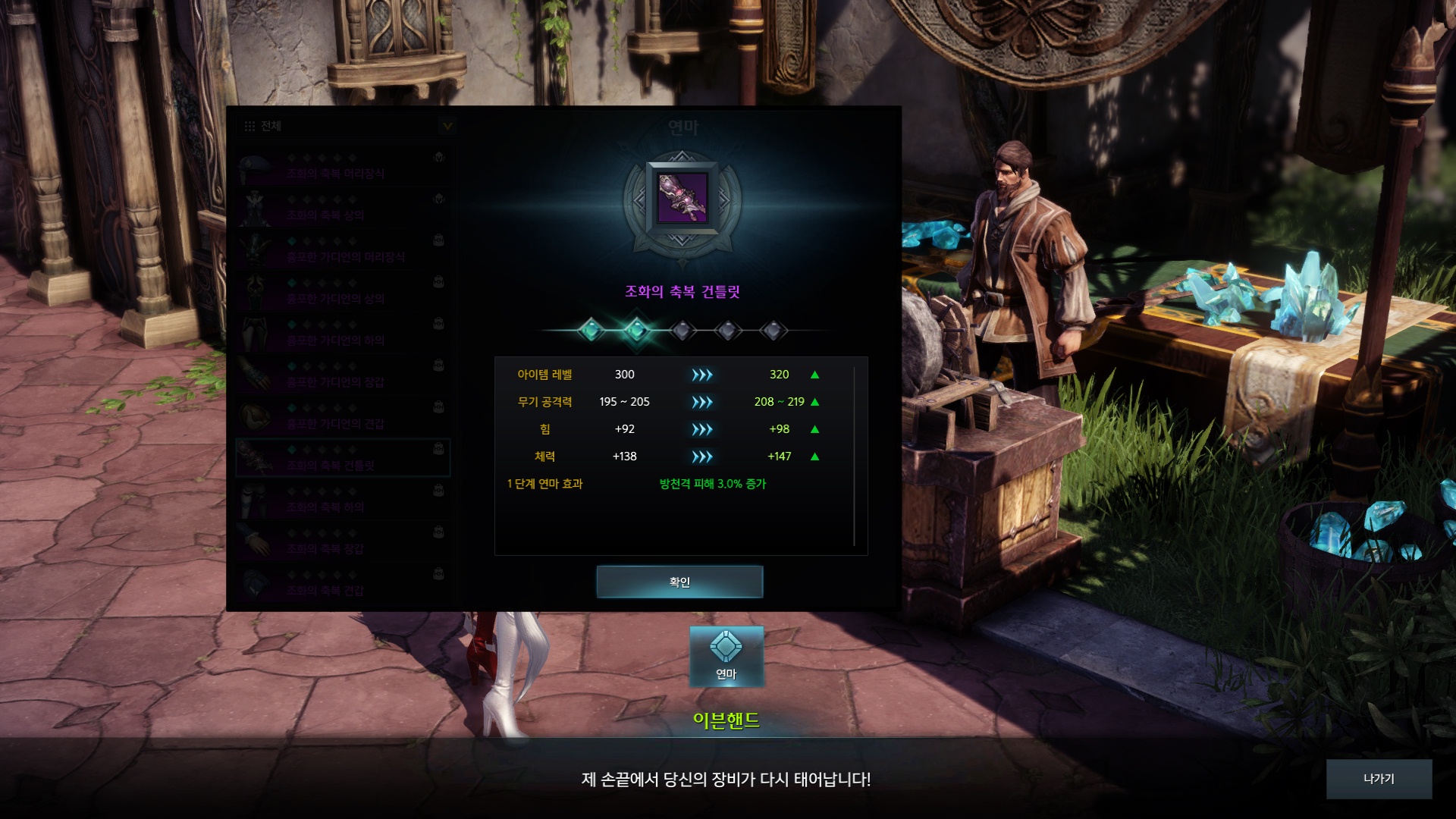Viewport: 1456px width, 819px height.
Task: Open the 연마 honing function icon
Action: pyautogui.click(x=726, y=656)
